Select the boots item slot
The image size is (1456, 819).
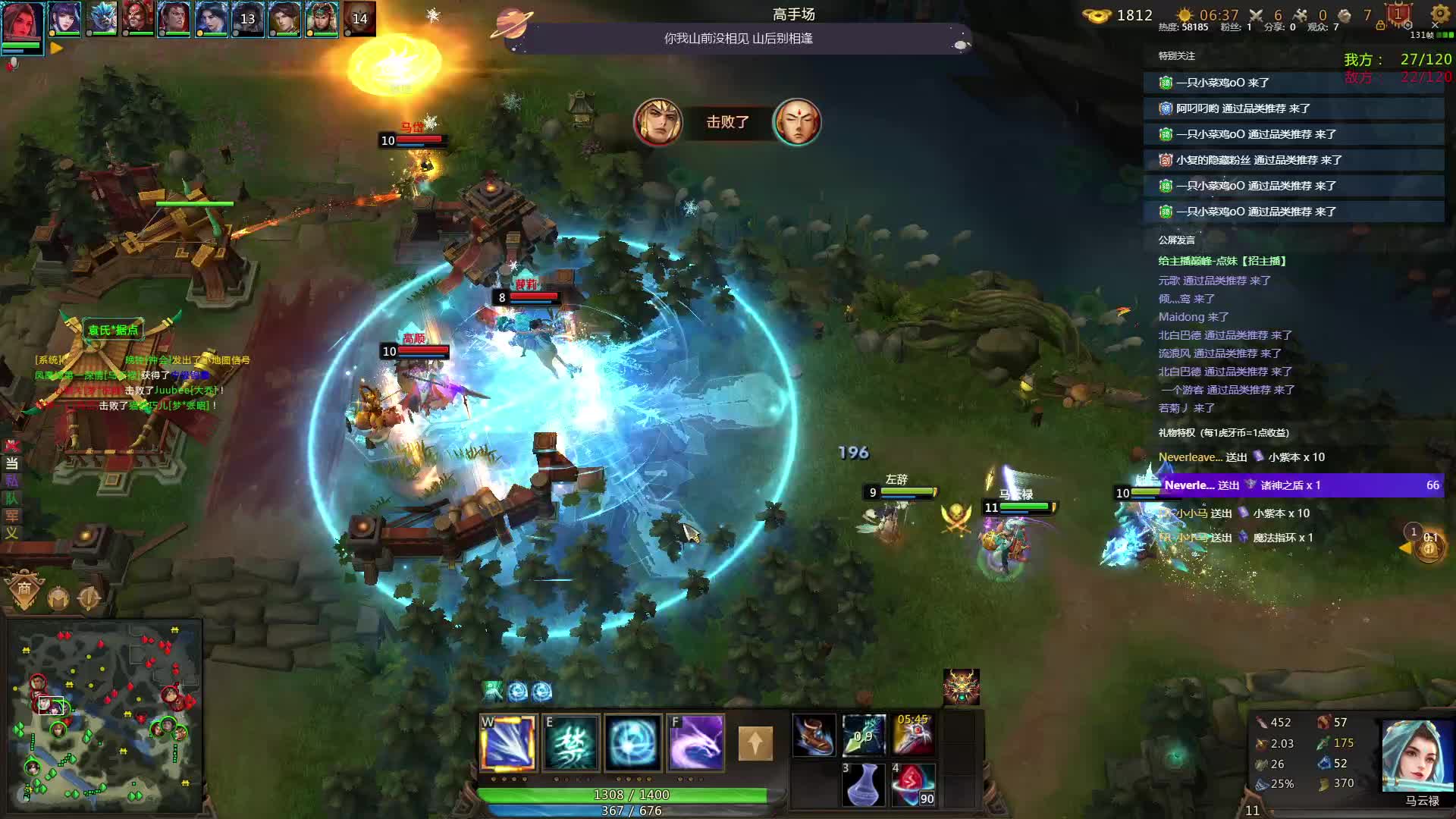[814, 735]
